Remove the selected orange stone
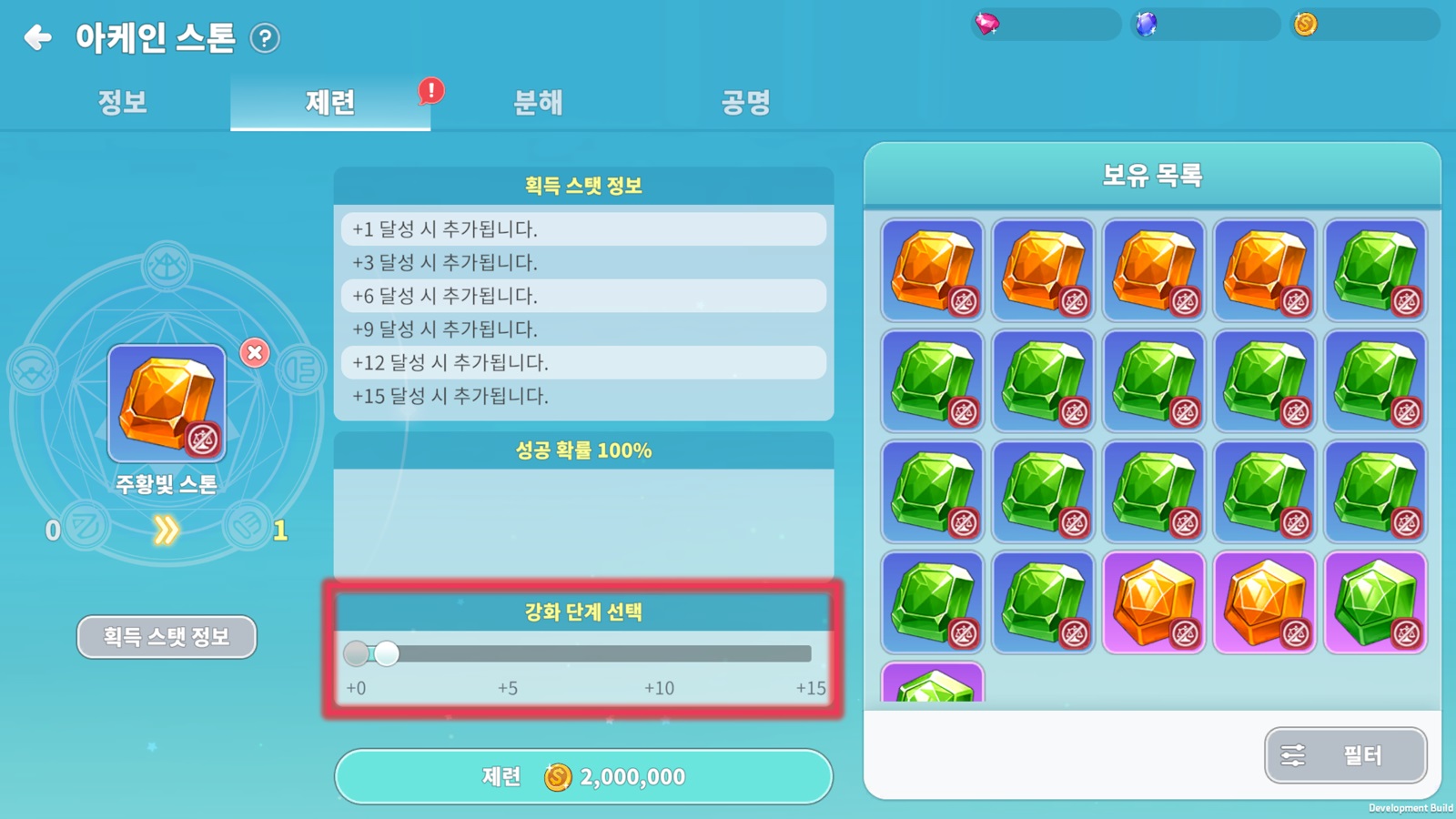This screenshot has width=1456, height=819. point(255,352)
